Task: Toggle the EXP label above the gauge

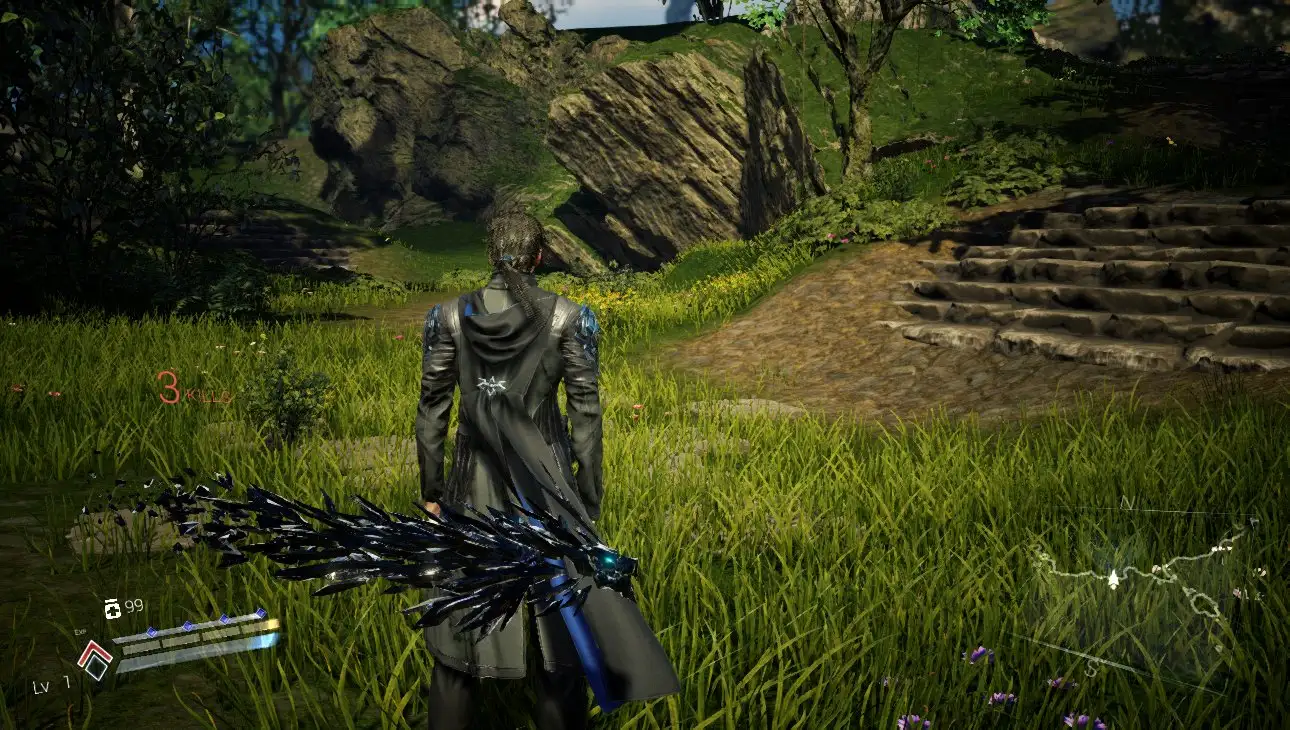Action: [x=79, y=632]
